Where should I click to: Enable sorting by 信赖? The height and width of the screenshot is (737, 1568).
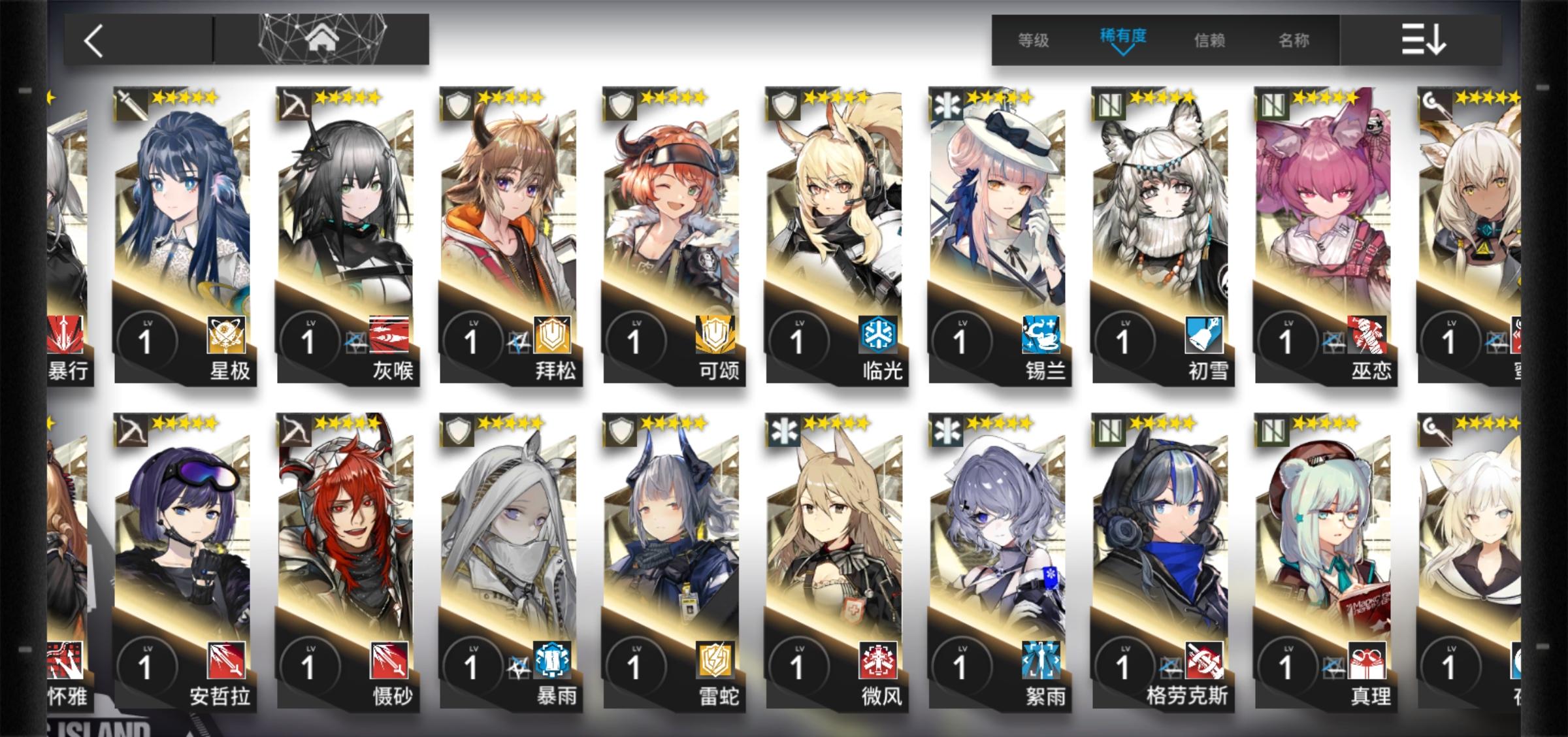pyautogui.click(x=1211, y=41)
